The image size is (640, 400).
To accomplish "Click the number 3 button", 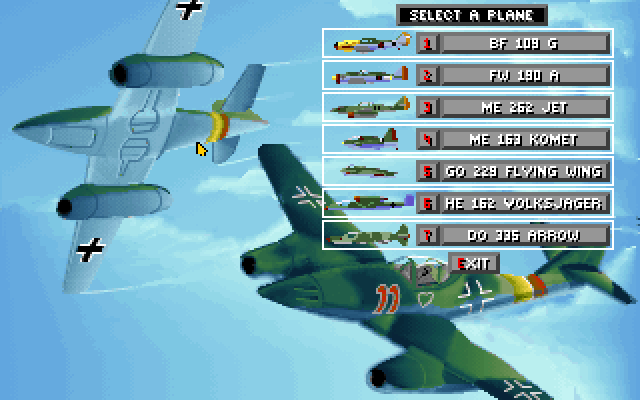I will (x=427, y=107).
